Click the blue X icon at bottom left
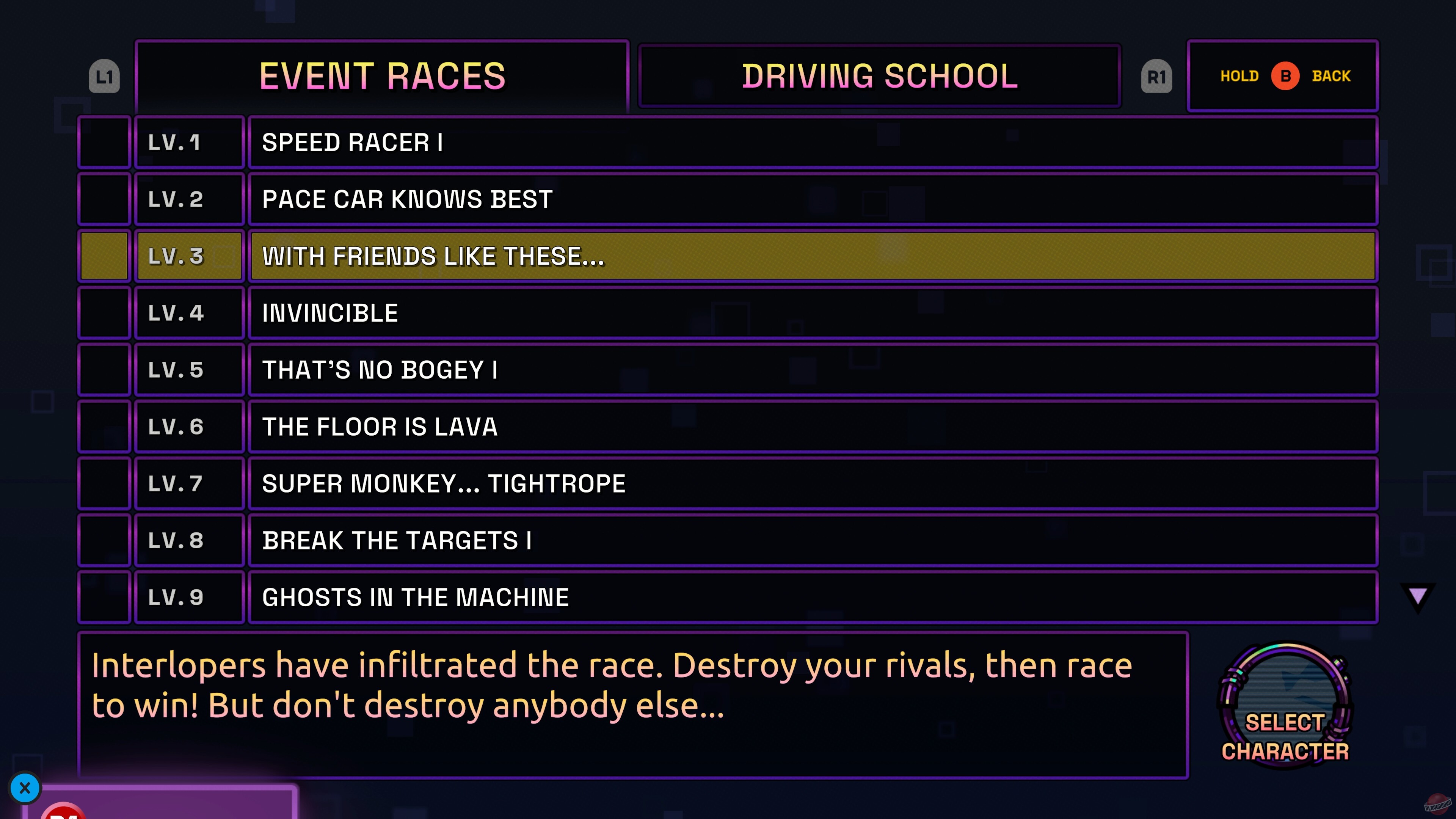Image resolution: width=1456 pixels, height=819 pixels. (x=25, y=788)
